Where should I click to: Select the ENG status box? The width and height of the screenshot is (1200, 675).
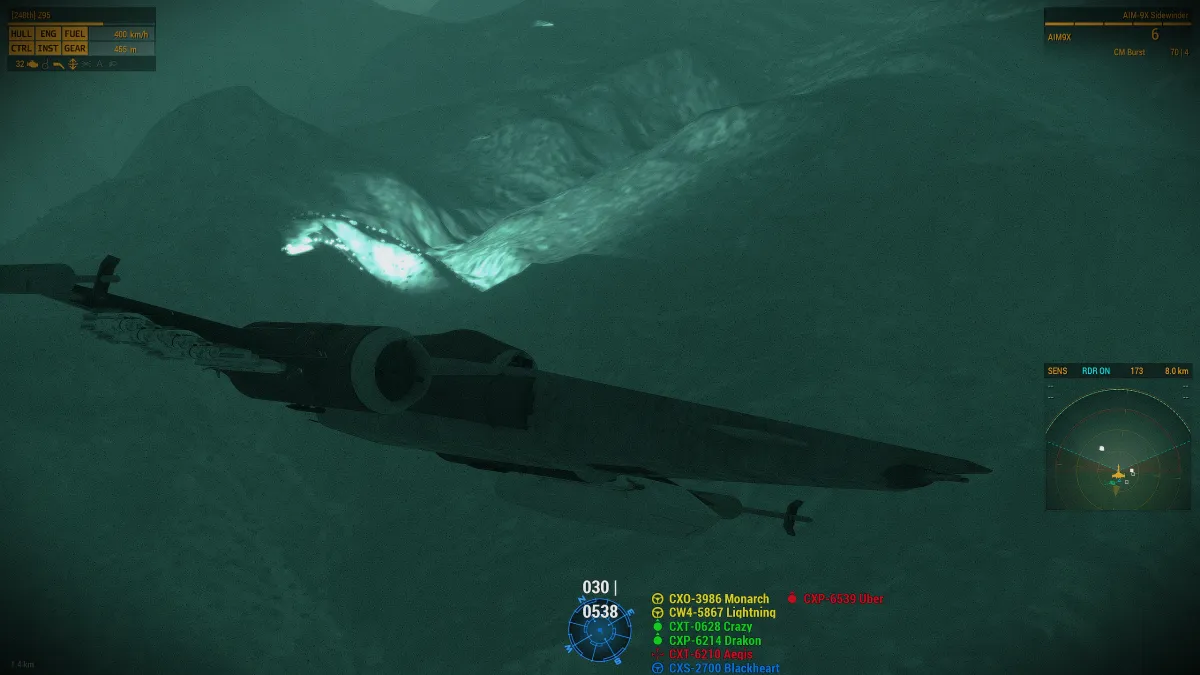[x=48, y=34]
